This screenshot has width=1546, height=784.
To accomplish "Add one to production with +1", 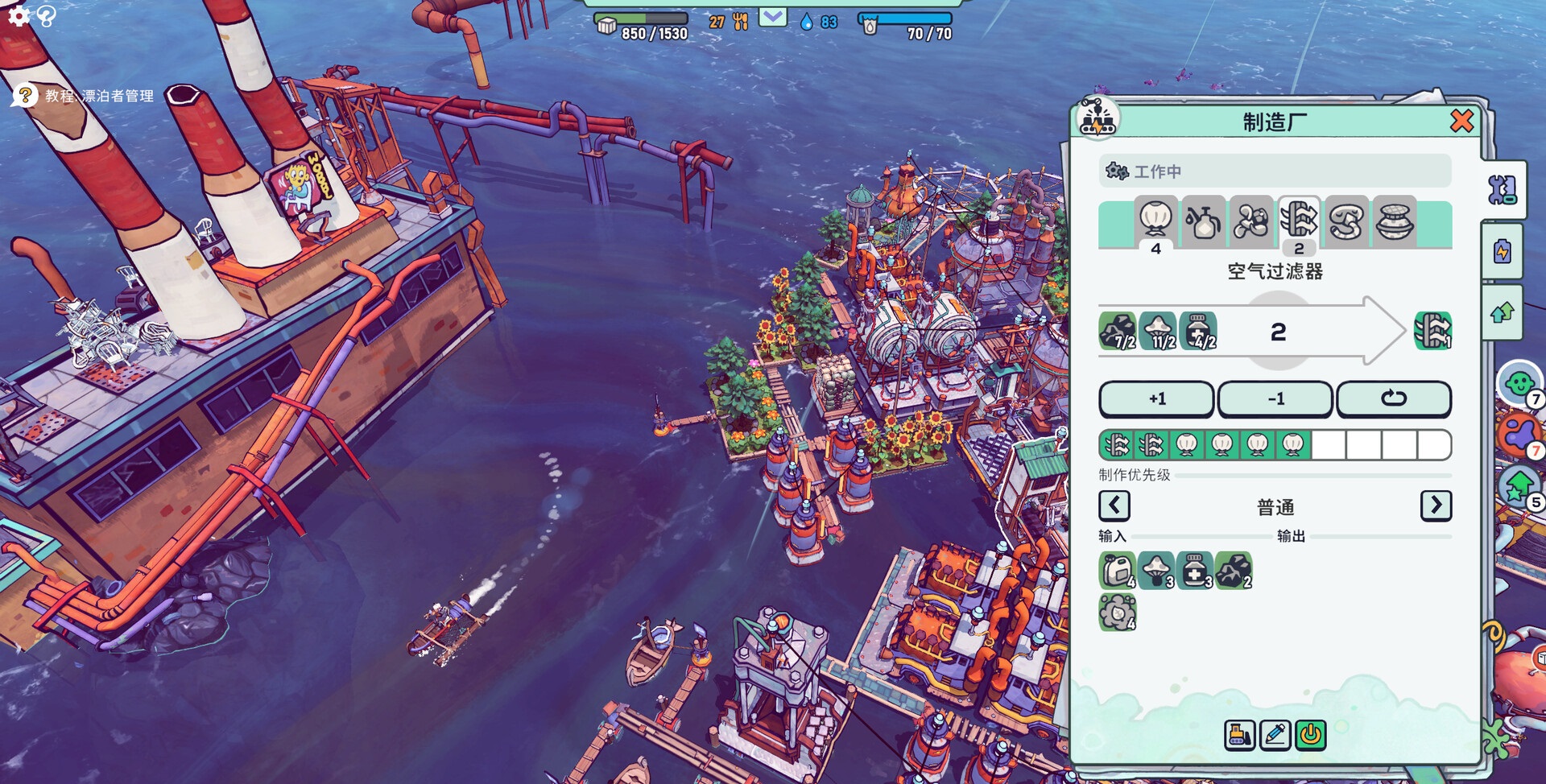I will 1156,399.
